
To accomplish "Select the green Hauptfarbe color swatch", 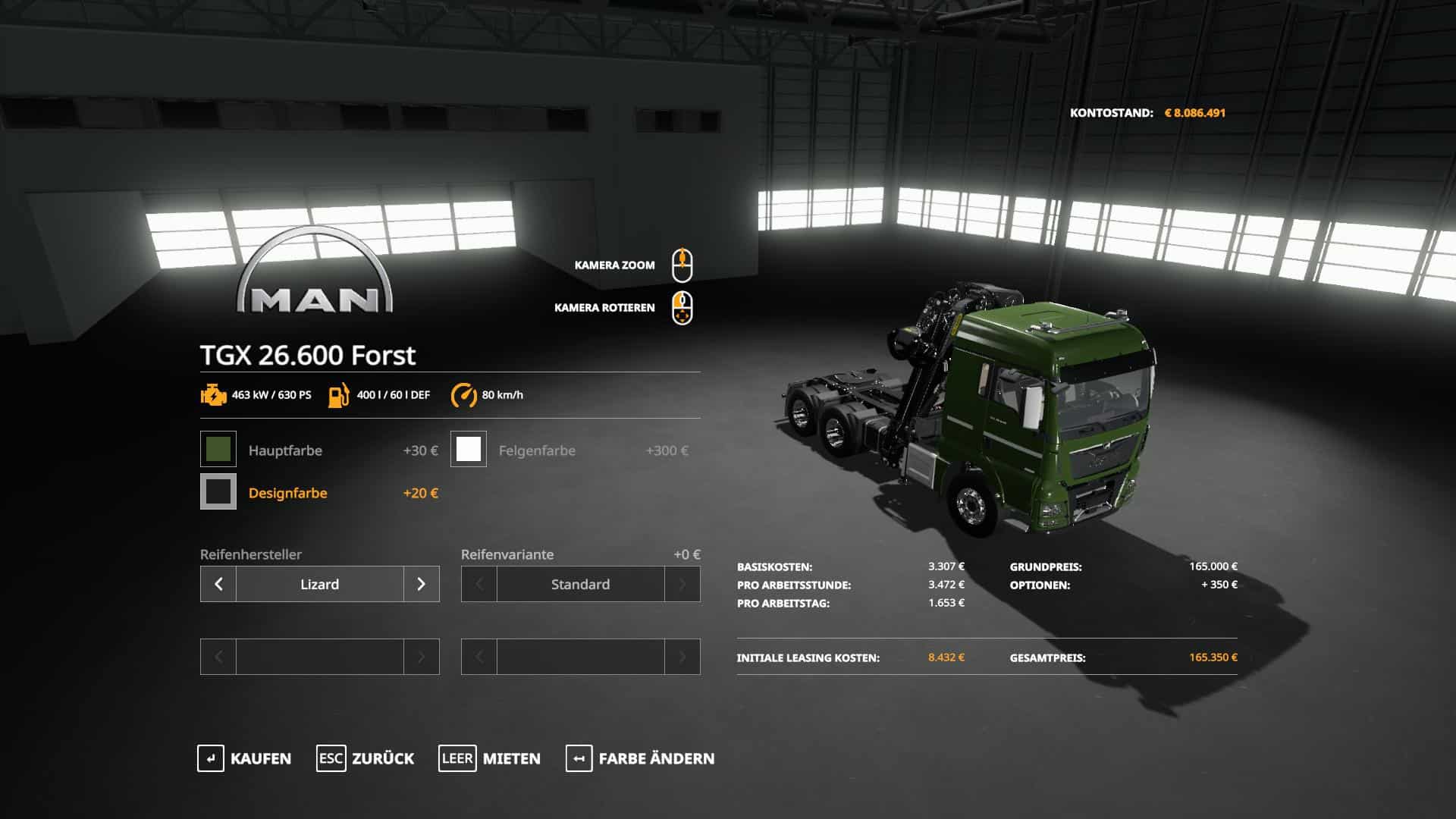I will pos(218,450).
